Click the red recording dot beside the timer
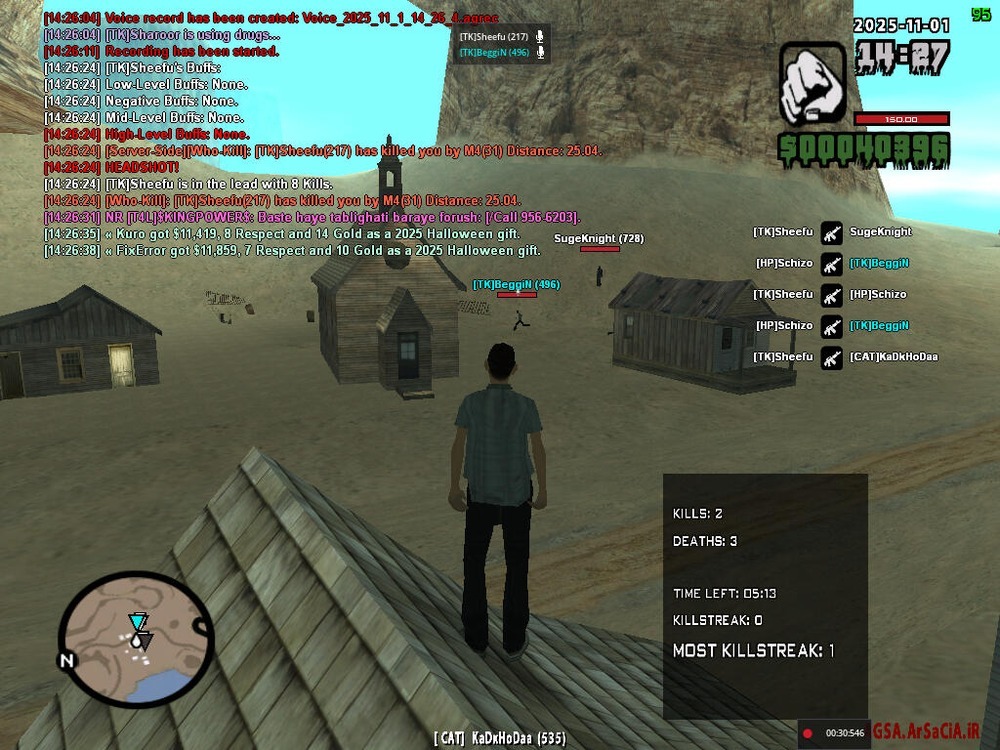The width and height of the screenshot is (1000, 750). click(808, 733)
